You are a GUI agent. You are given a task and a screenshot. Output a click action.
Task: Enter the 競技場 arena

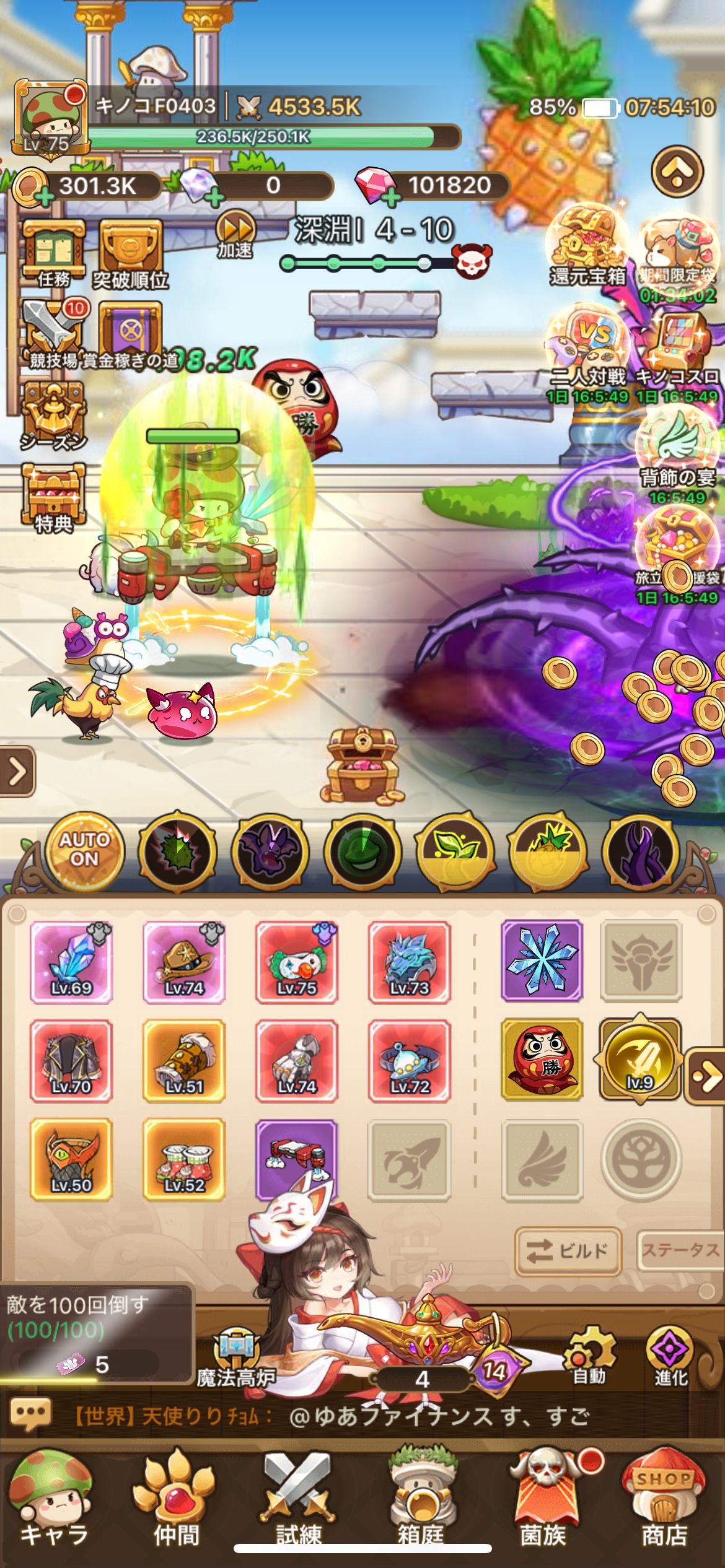[x=54, y=334]
